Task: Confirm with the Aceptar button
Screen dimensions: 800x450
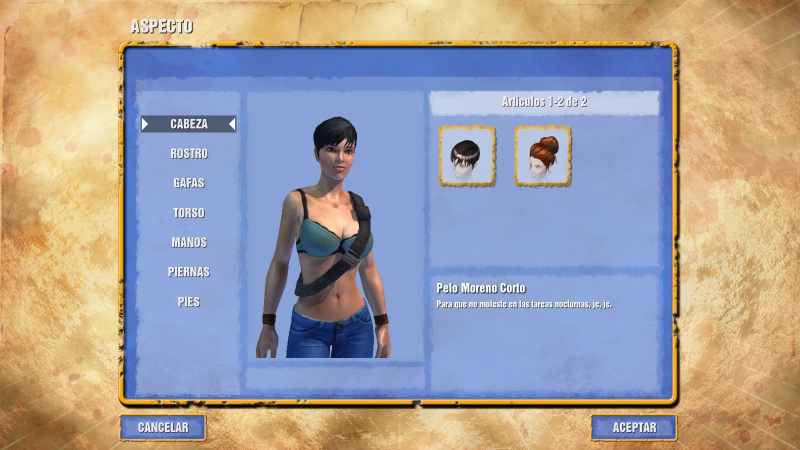Action: point(634,427)
